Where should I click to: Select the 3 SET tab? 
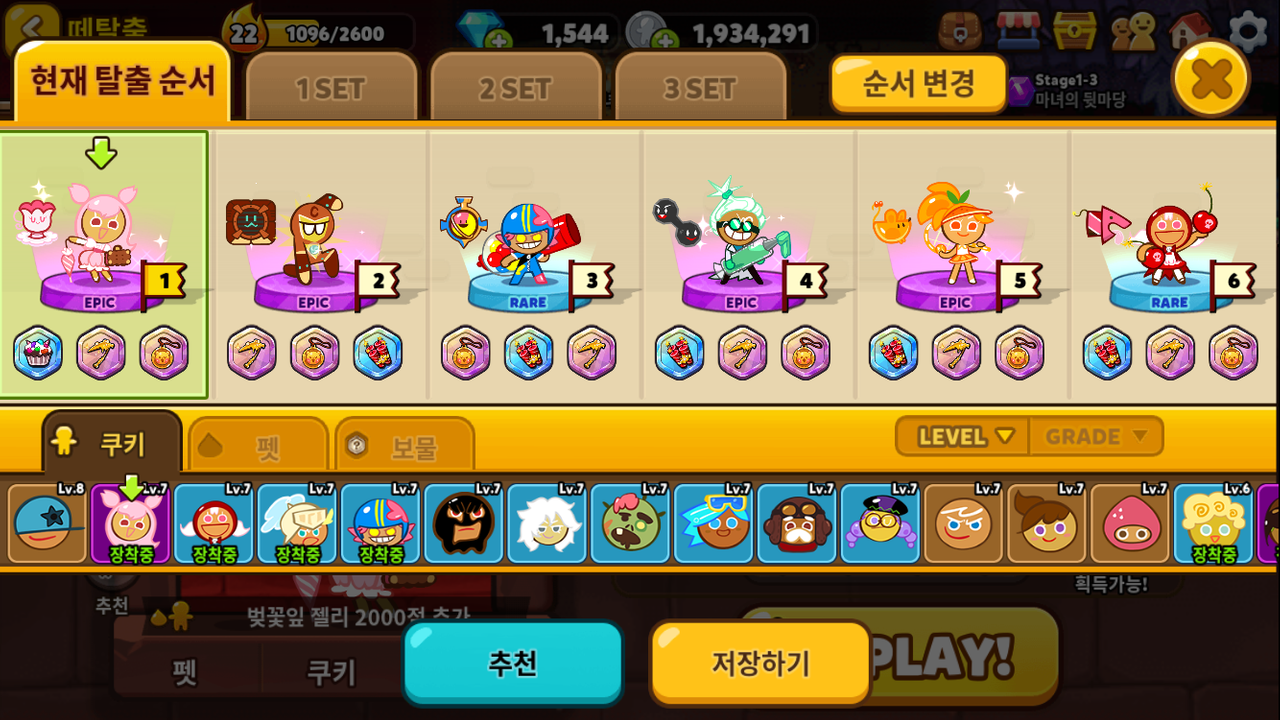700,89
